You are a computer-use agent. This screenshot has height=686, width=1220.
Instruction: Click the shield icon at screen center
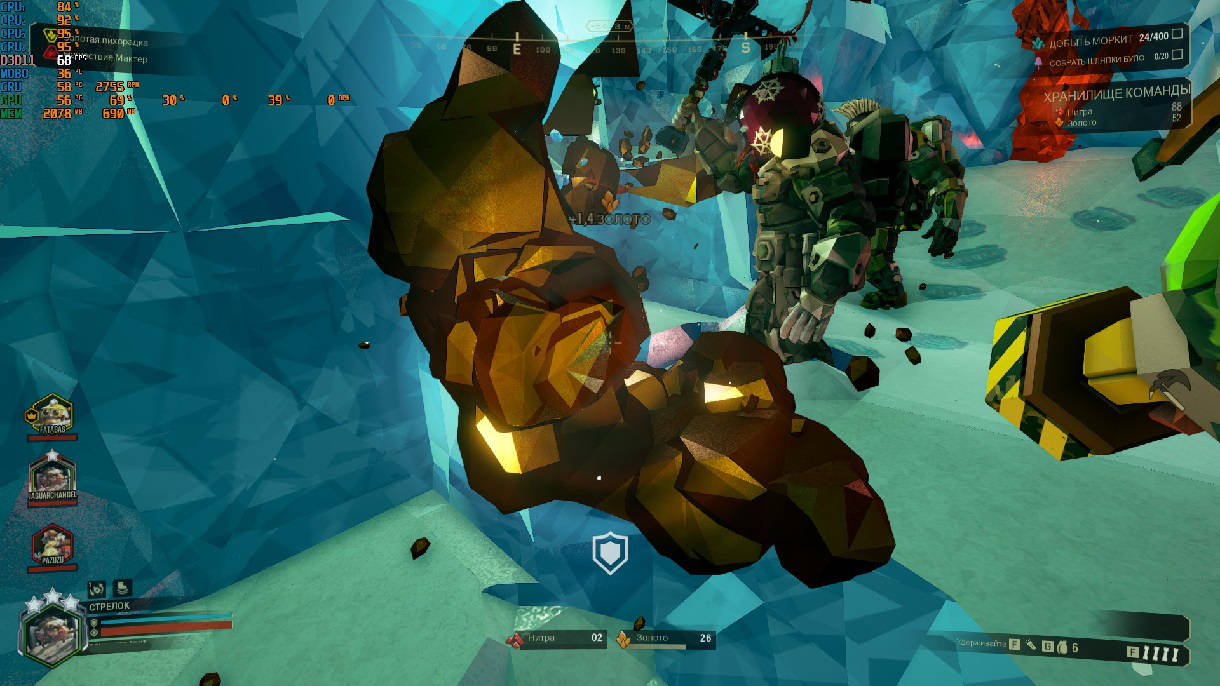(x=609, y=552)
